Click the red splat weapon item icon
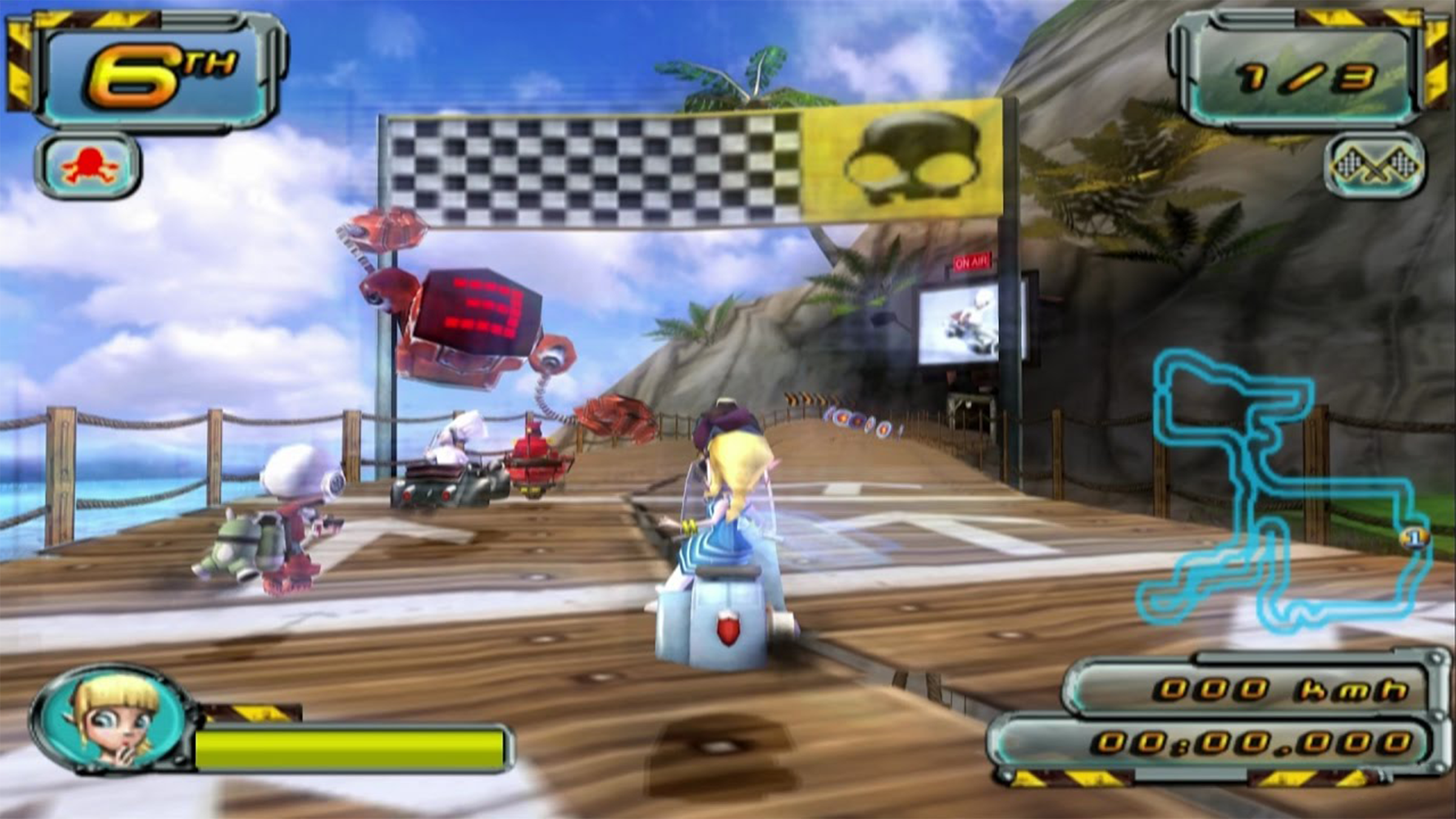 click(89, 166)
